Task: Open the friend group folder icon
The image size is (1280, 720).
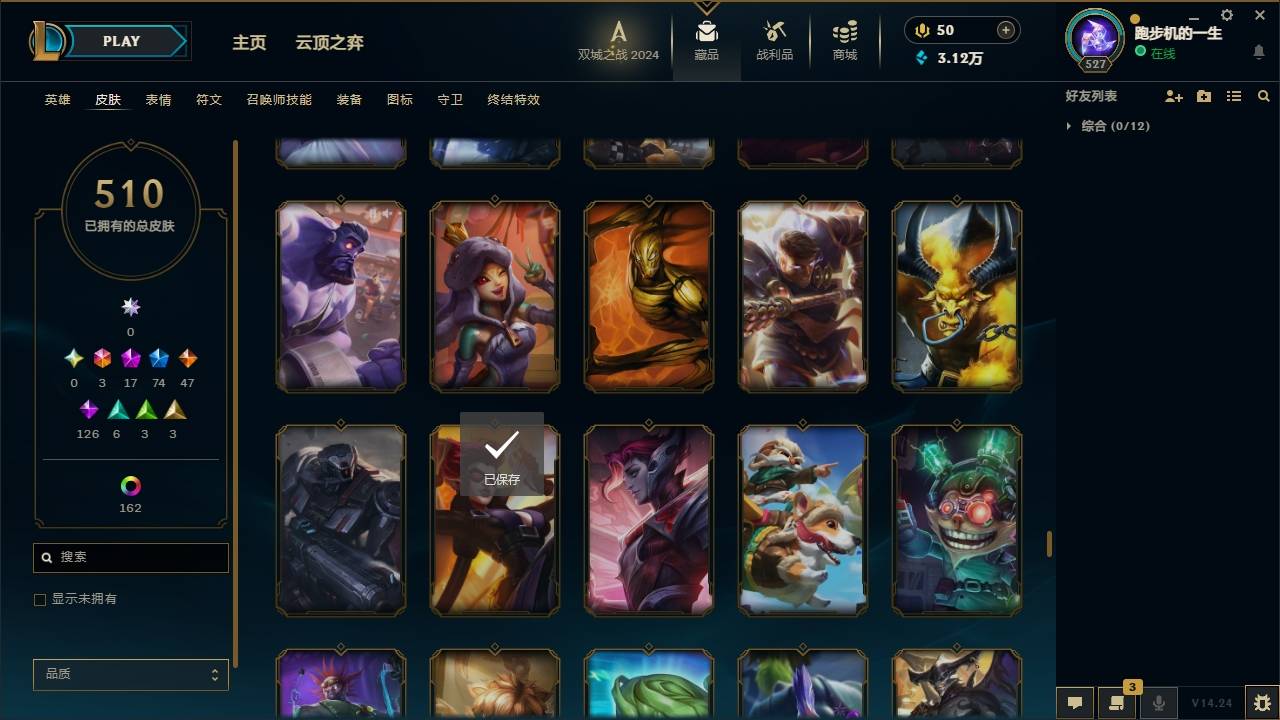Action: pyautogui.click(x=1203, y=96)
